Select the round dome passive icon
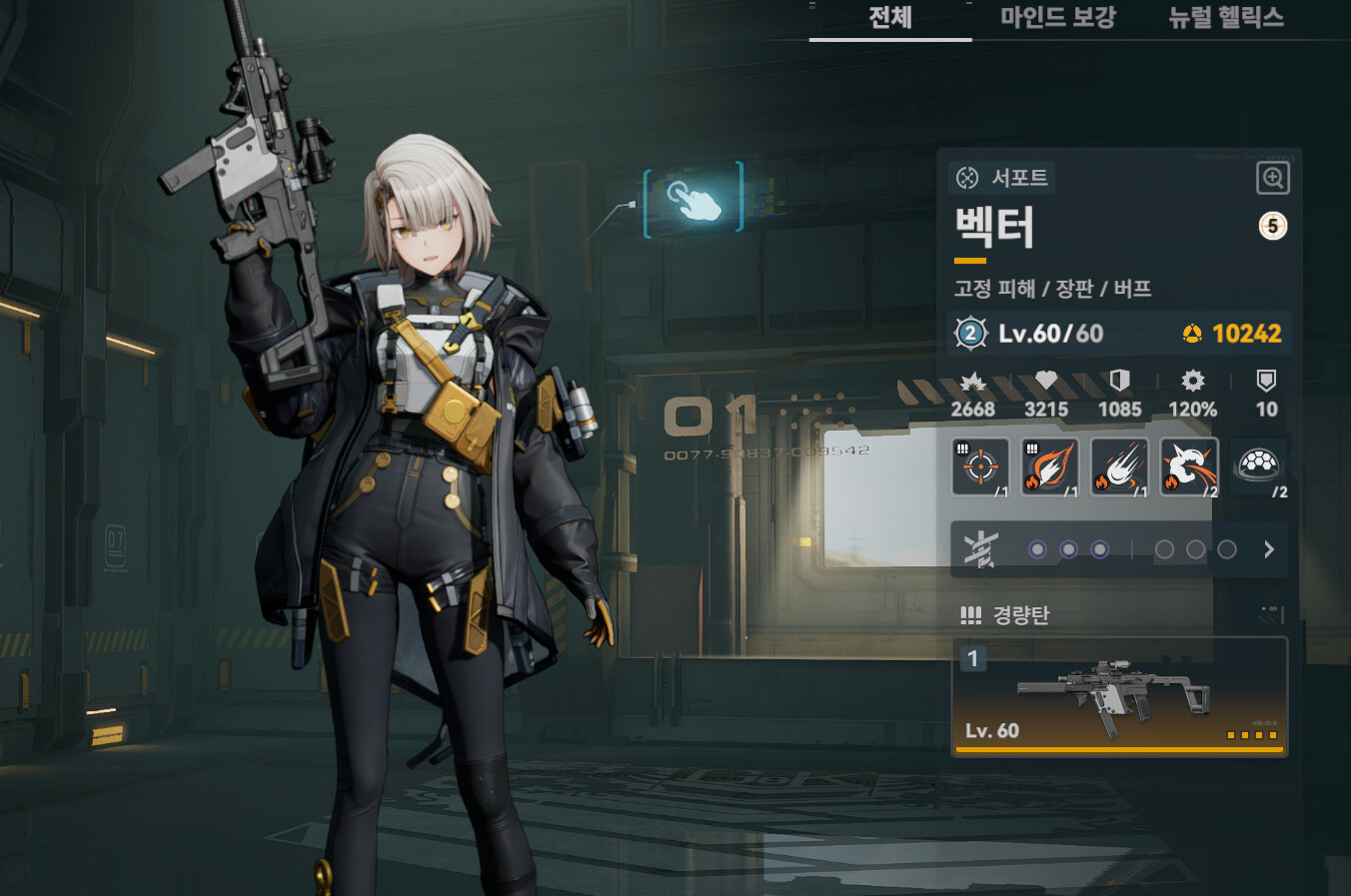 (1258, 465)
